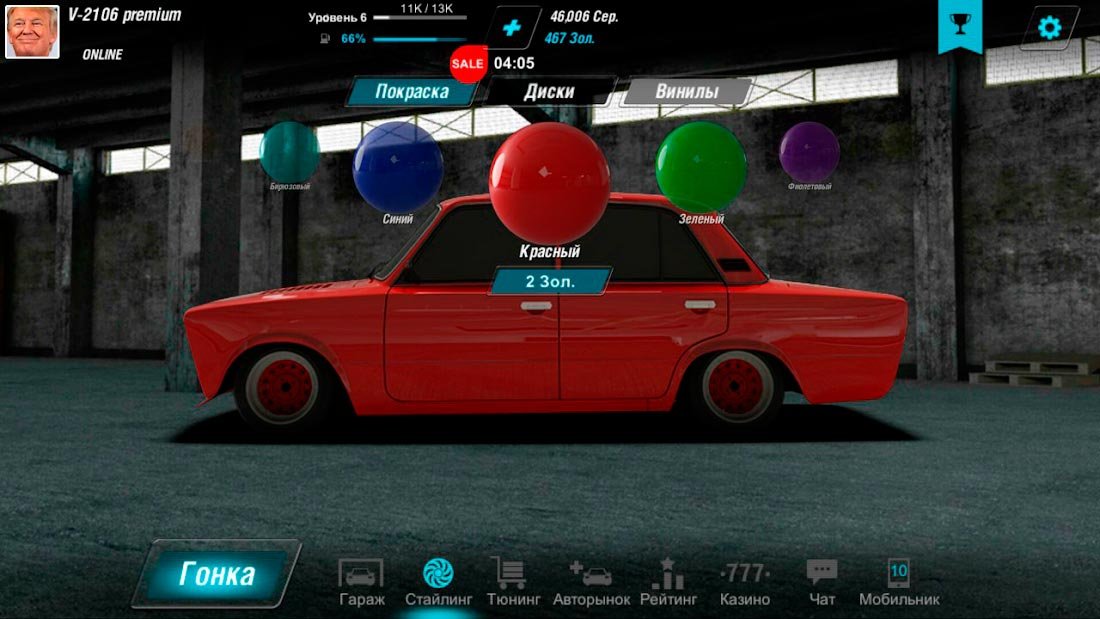Enter the Казино
The image size is (1100, 619).
(745, 583)
